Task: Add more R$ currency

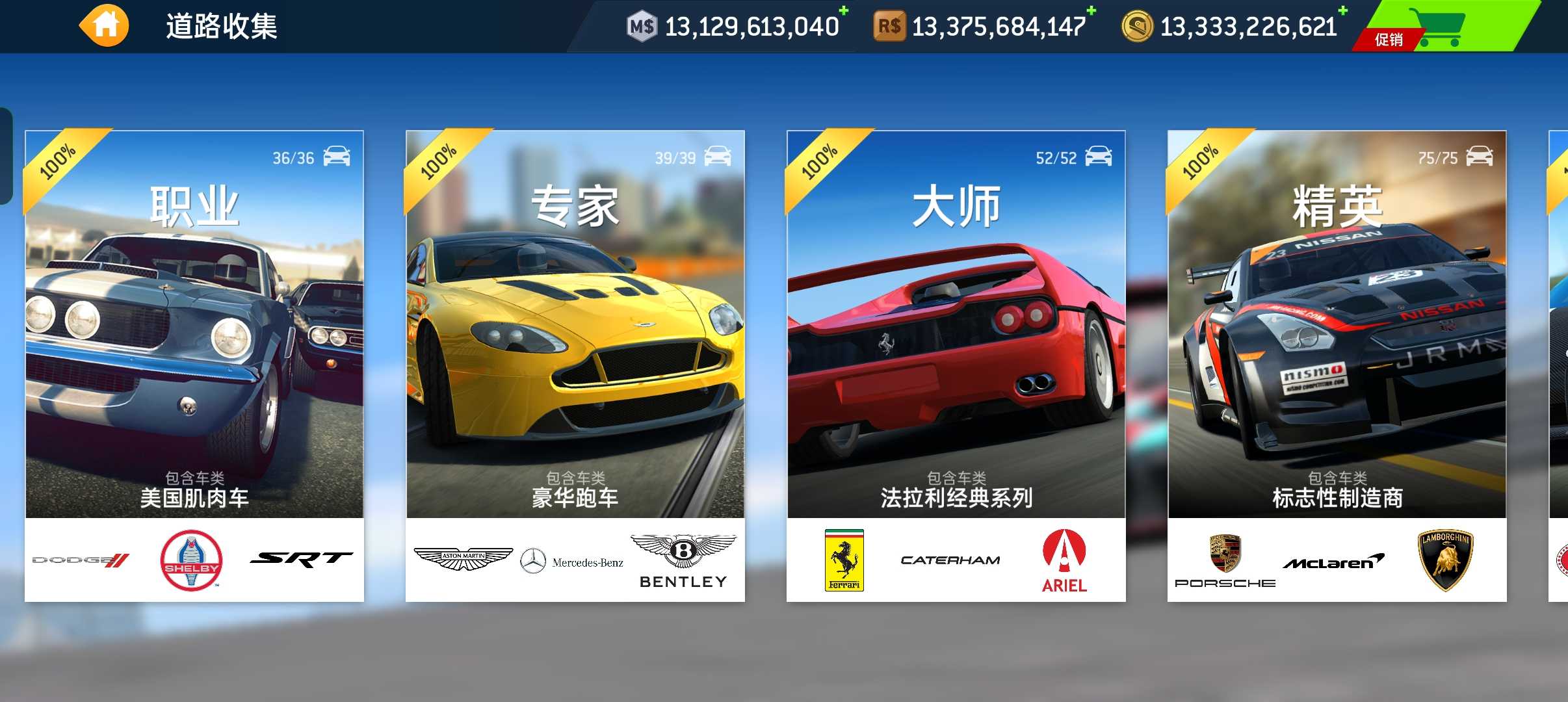Action: [1091, 11]
